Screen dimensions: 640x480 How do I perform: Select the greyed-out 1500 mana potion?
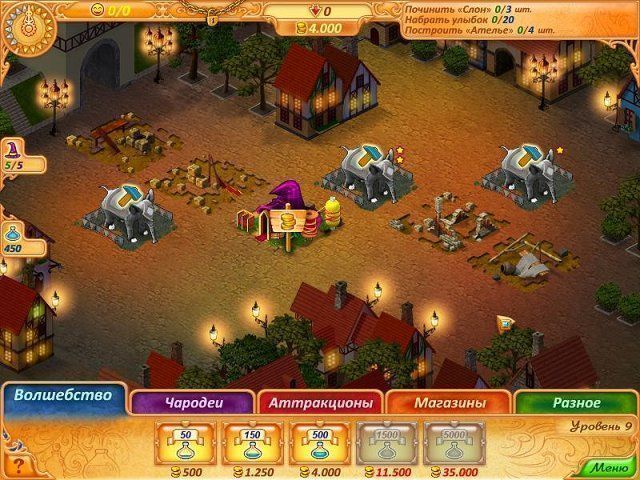click(384, 441)
